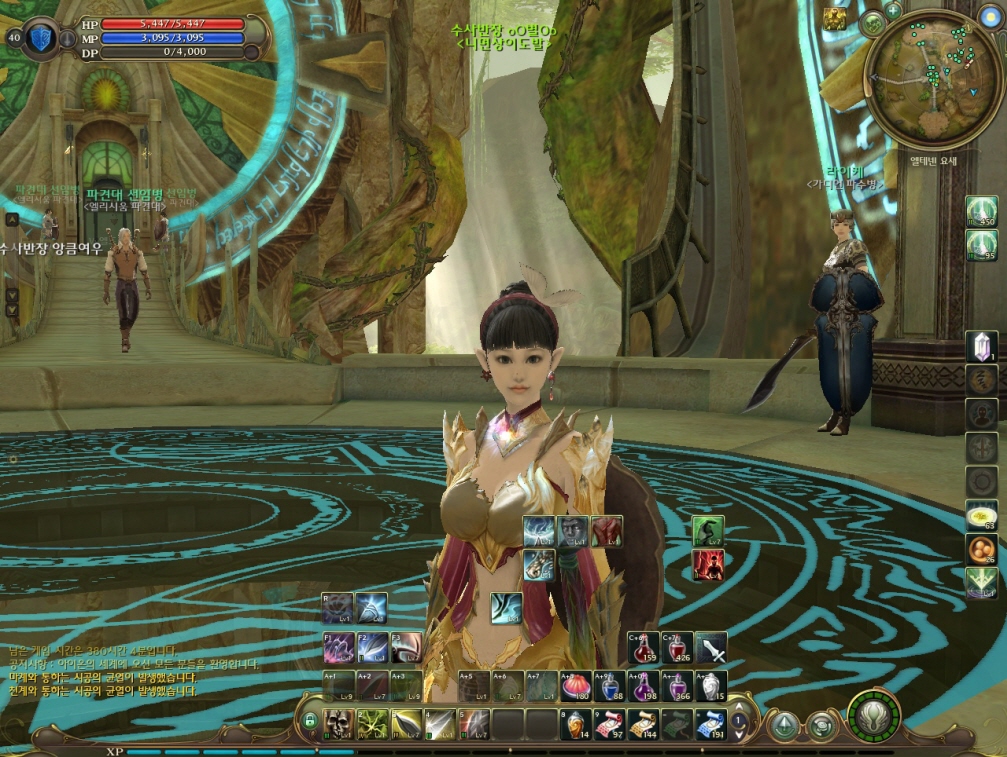Viewport: 1007px width, 757px height.
Task: Toggle the hotbar padlock button
Action: pyautogui.click(x=311, y=721)
